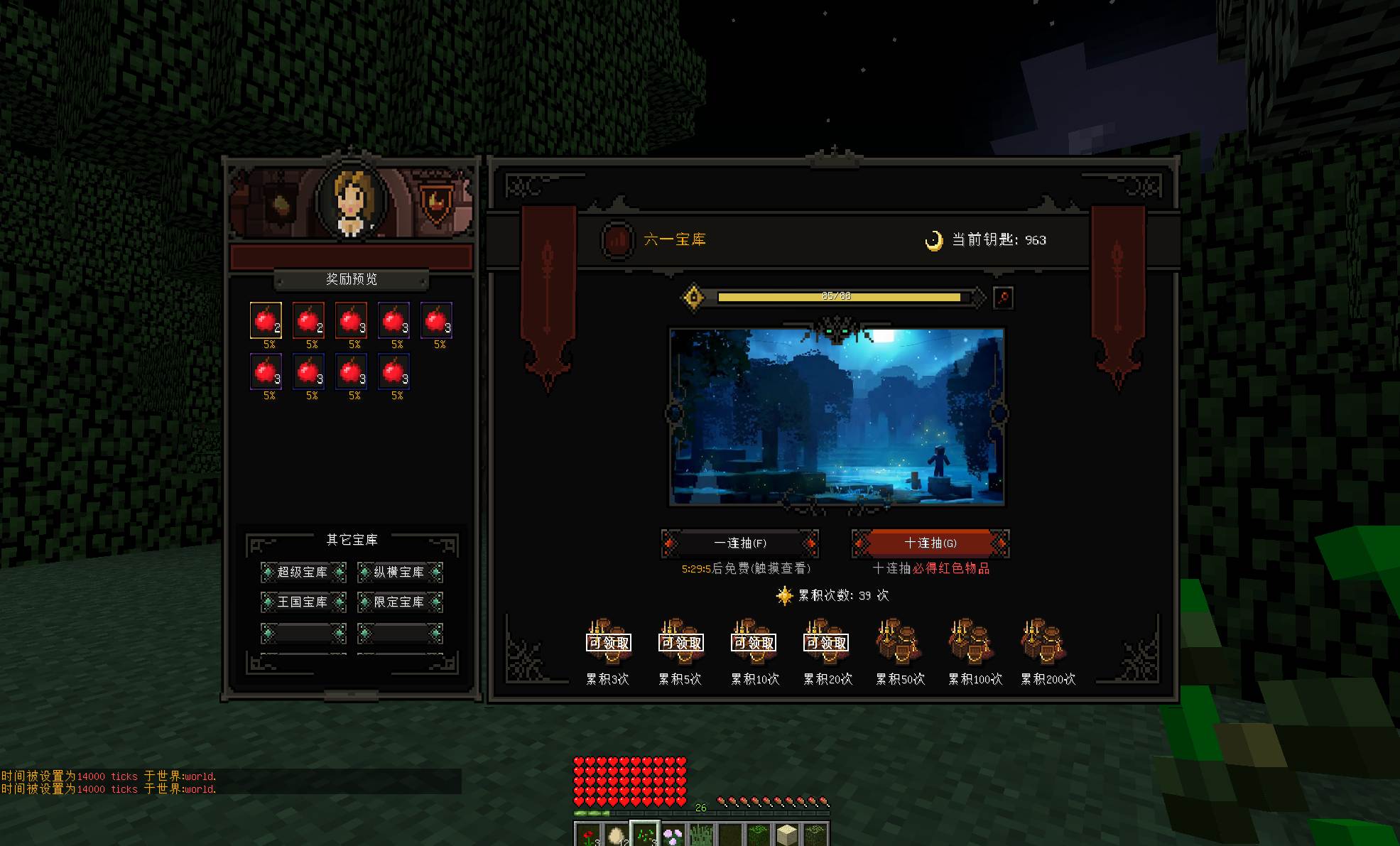Select the sandstone block hotbar slot
This screenshot has height=846, width=1400.
point(787,835)
